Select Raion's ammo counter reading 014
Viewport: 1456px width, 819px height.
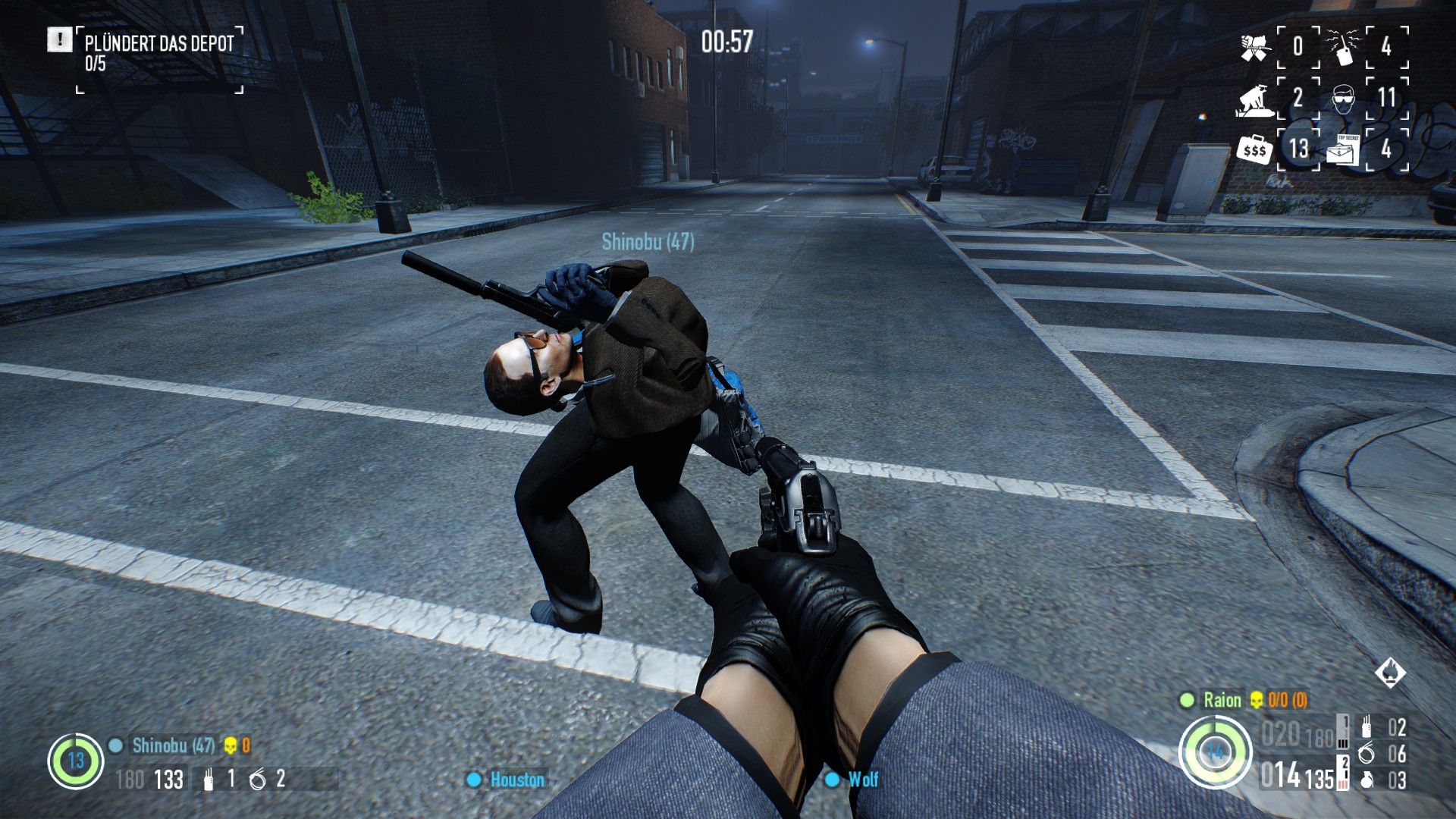coord(1280,776)
